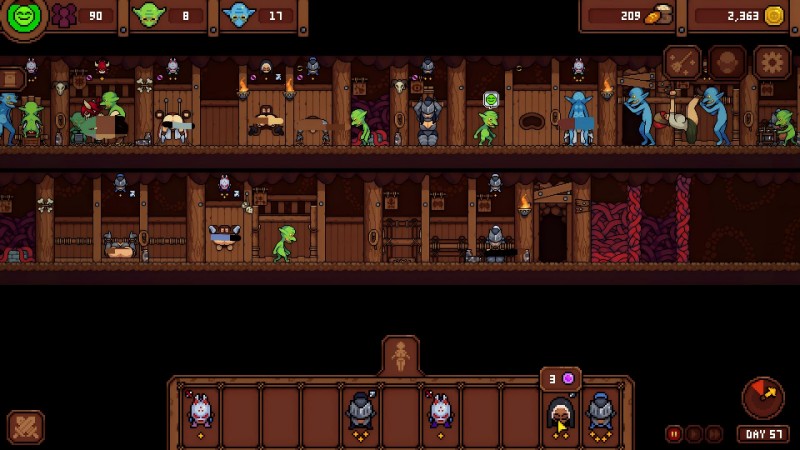Set the game to fast-forward speed
Image resolution: width=800 pixels, height=450 pixels.
[713, 434]
